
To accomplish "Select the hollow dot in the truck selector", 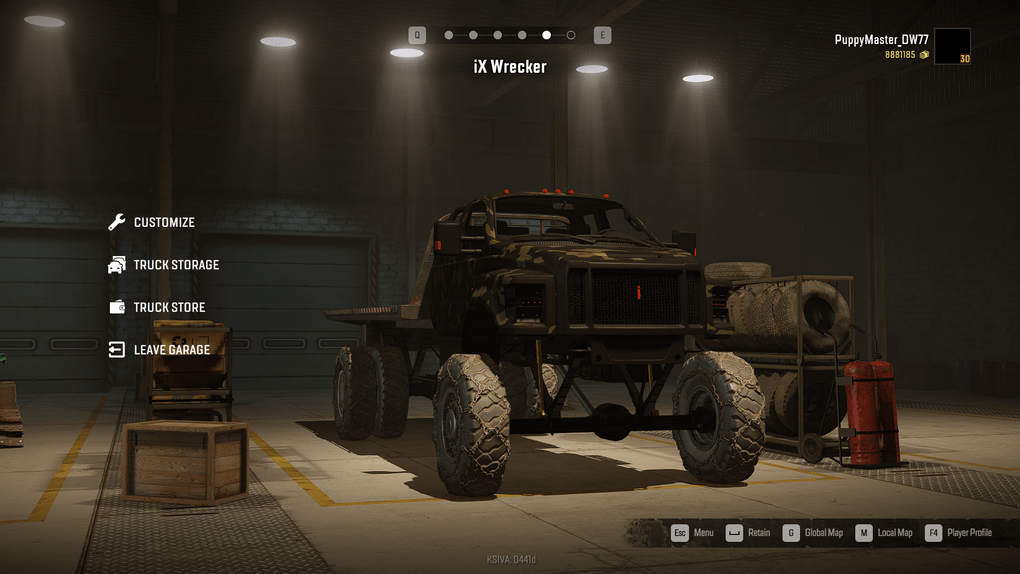I will click(x=571, y=35).
